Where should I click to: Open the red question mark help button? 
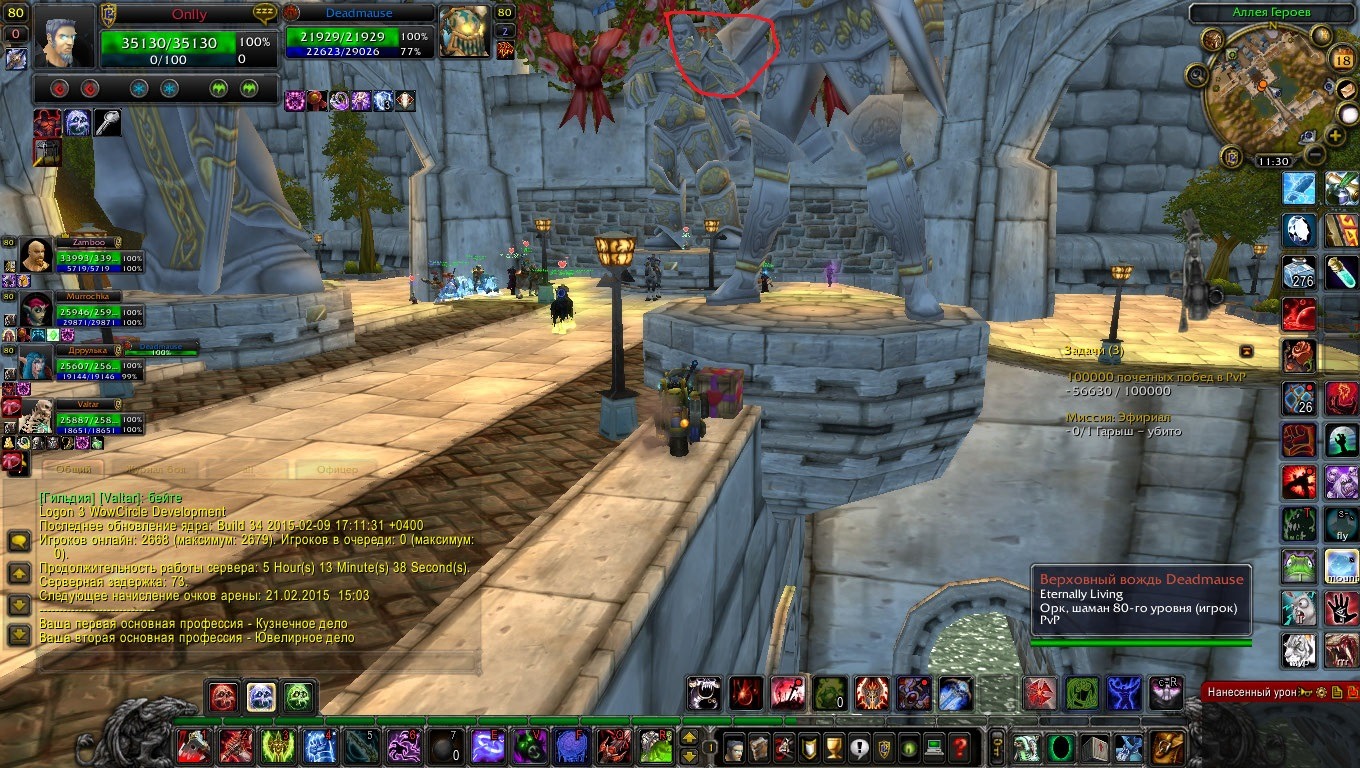(x=960, y=747)
